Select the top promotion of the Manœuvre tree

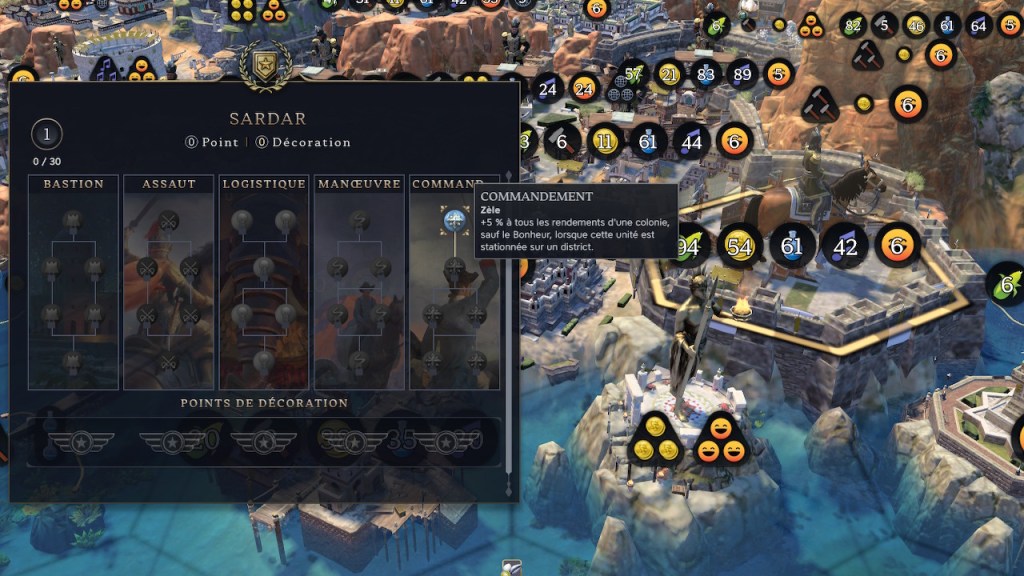(x=359, y=220)
